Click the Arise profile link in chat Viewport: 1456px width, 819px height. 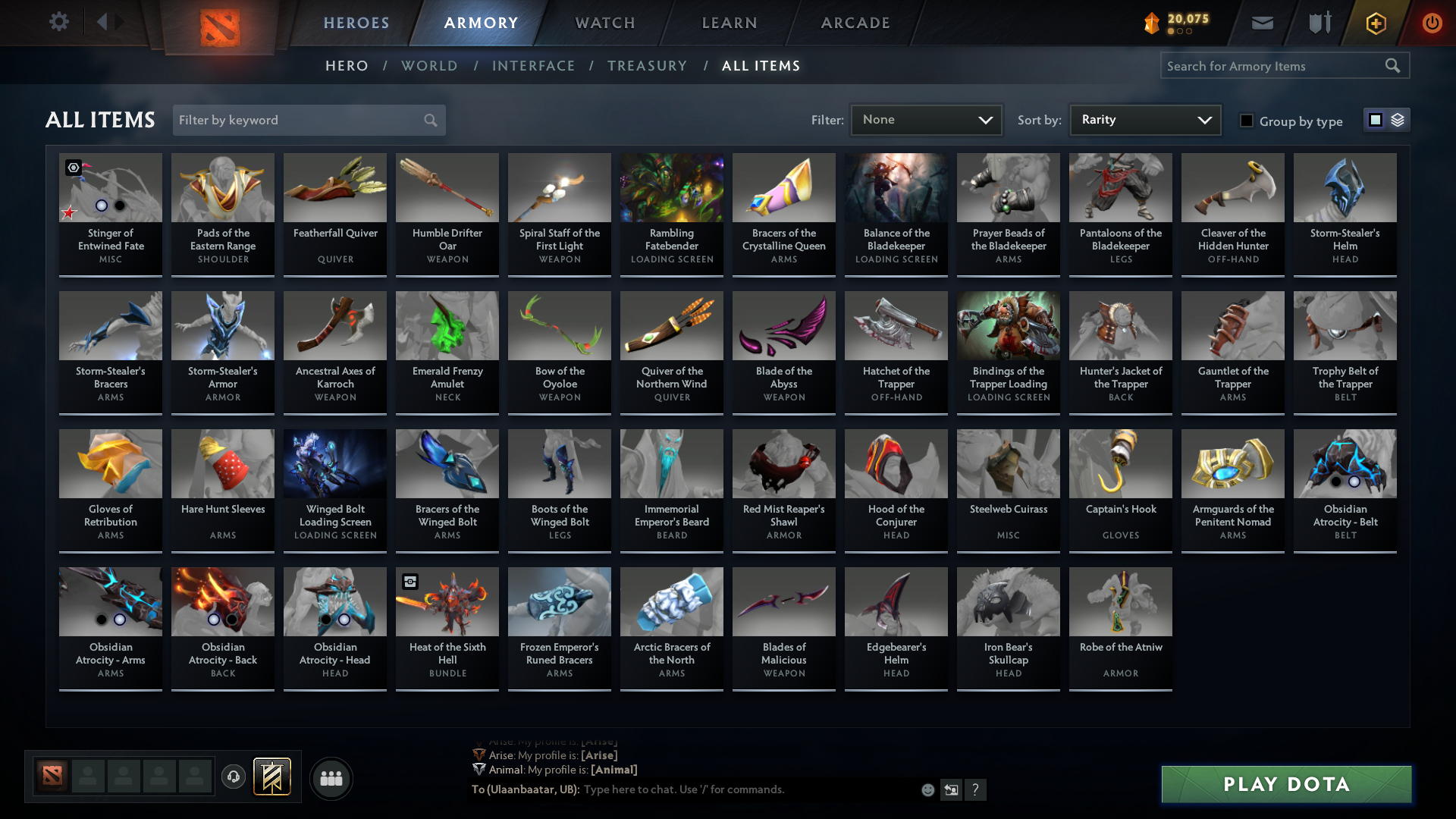pos(599,755)
